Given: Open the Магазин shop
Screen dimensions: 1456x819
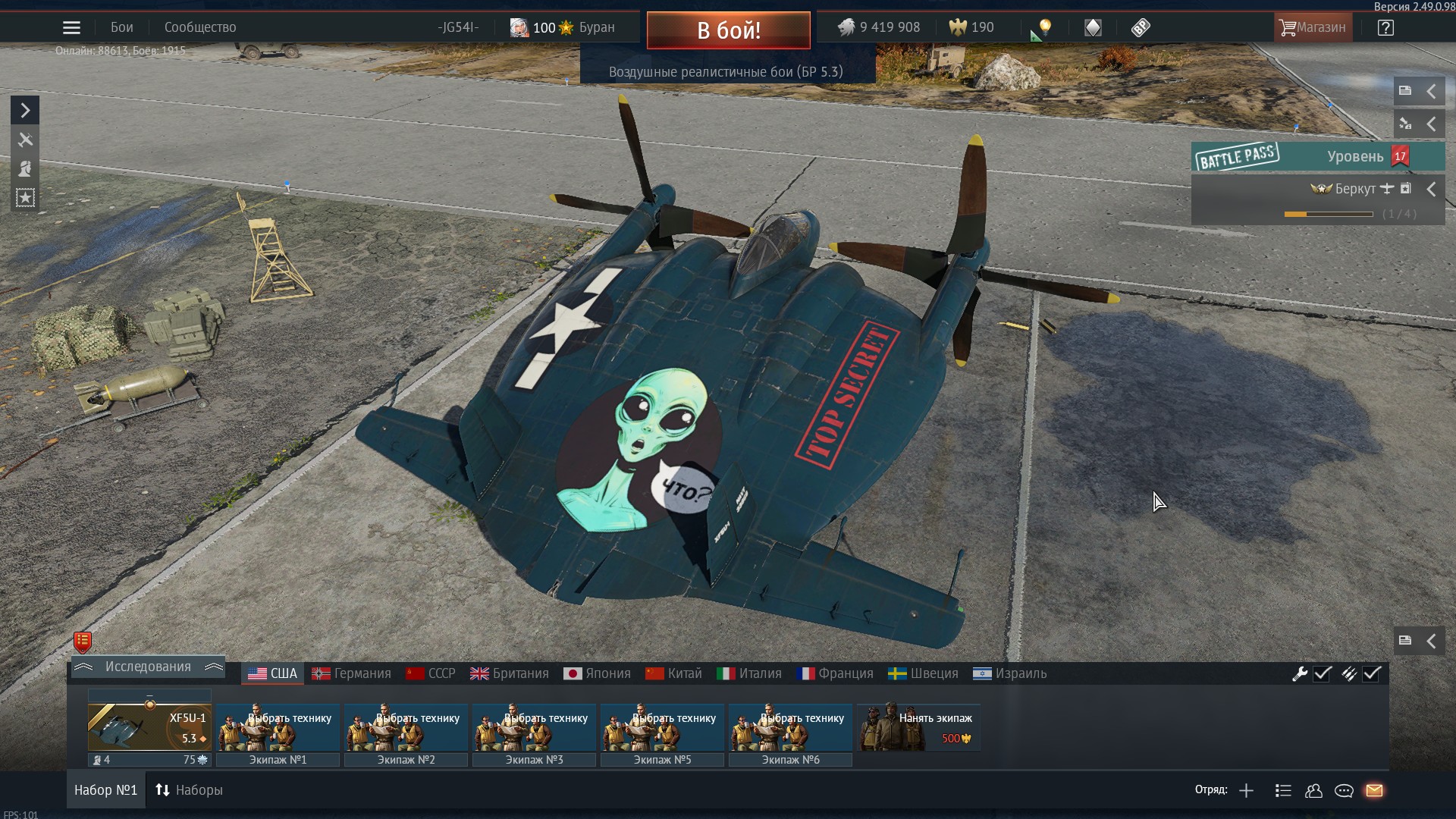Looking at the screenshot, I should 1313,27.
